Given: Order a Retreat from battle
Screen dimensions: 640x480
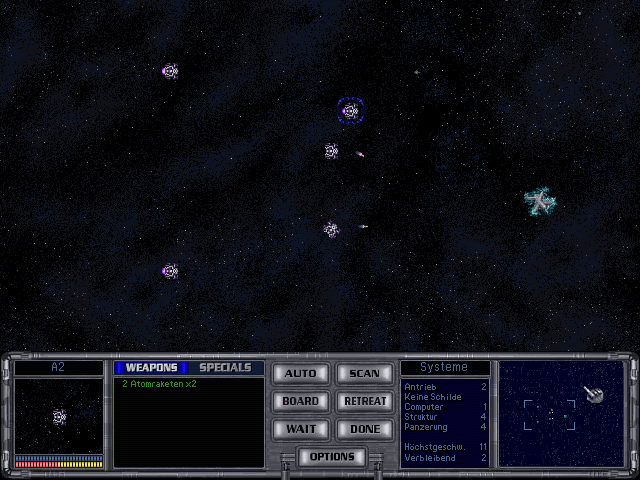Looking at the screenshot, I should [364, 402].
